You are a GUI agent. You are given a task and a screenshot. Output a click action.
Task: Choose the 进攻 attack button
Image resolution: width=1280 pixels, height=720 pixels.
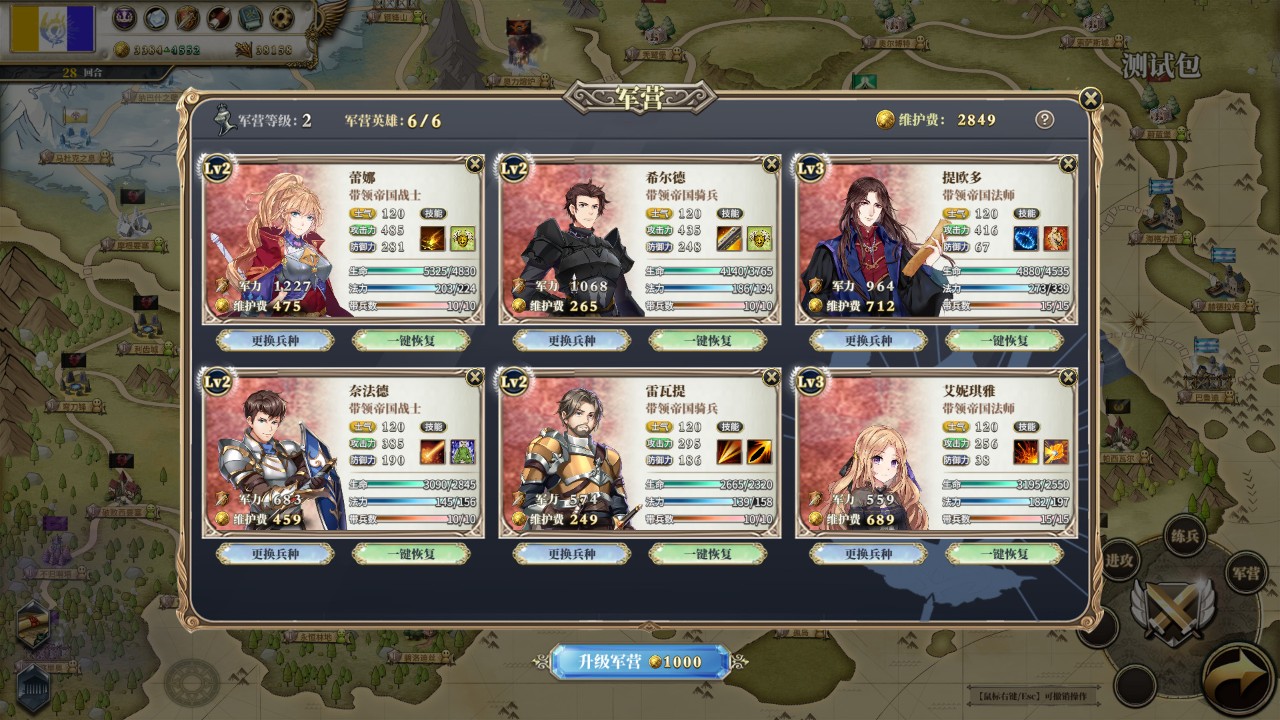[x=1120, y=561]
